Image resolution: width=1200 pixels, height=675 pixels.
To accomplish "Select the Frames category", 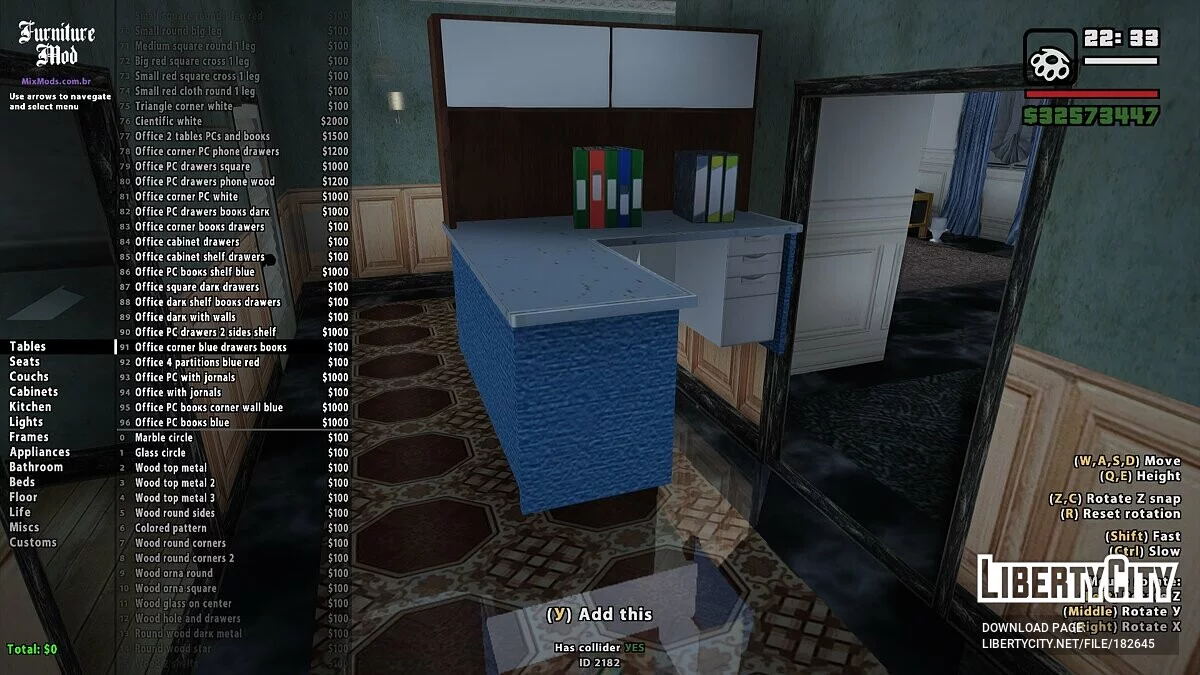I will [x=29, y=437].
